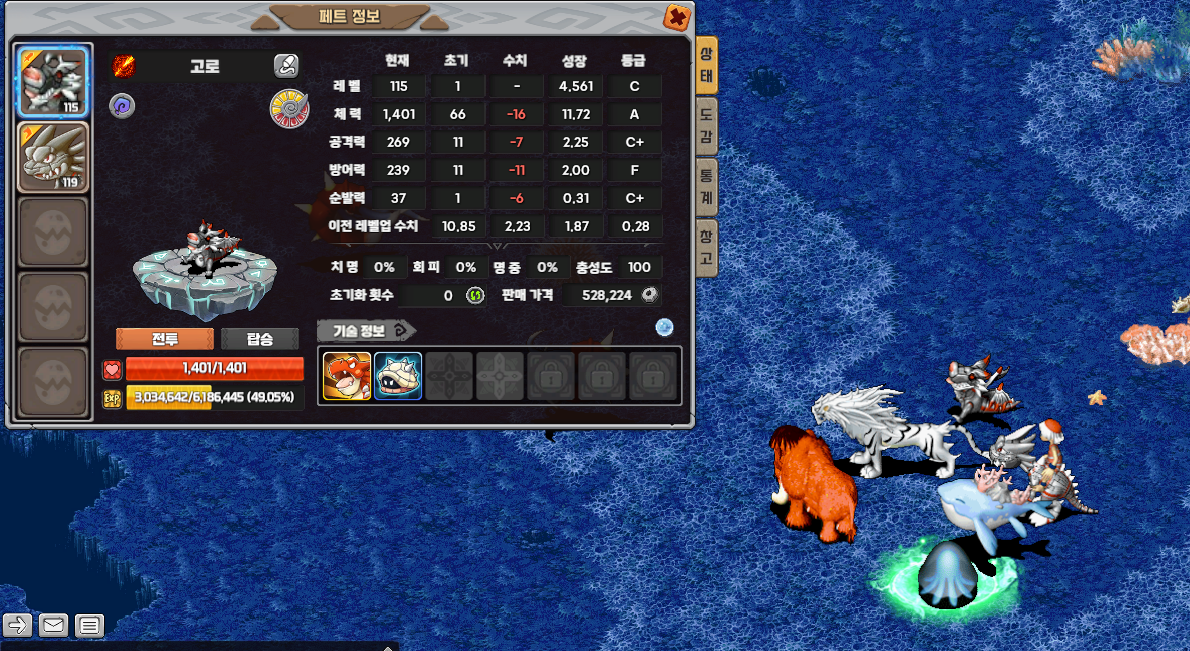The width and height of the screenshot is (1190, 651).
Task: Rename the pet with the pencil icon
Action: pos(286,66)
